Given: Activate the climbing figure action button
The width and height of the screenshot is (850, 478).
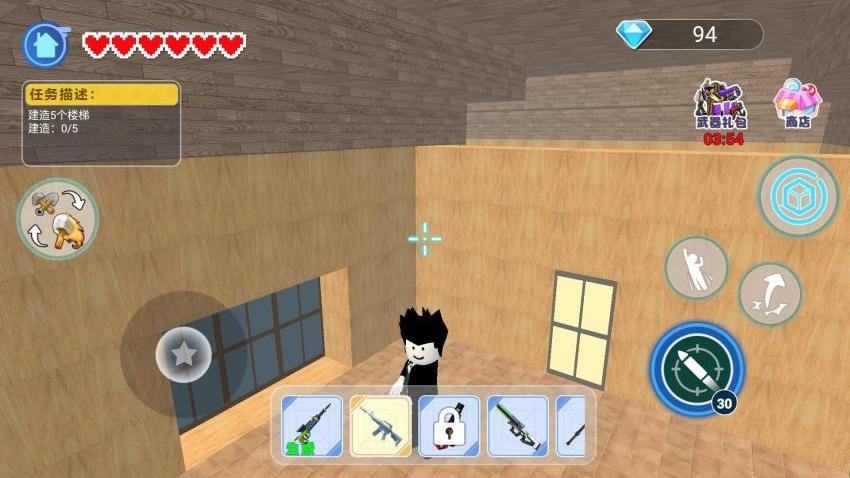Looking at the screenshot, I should 696,268.
